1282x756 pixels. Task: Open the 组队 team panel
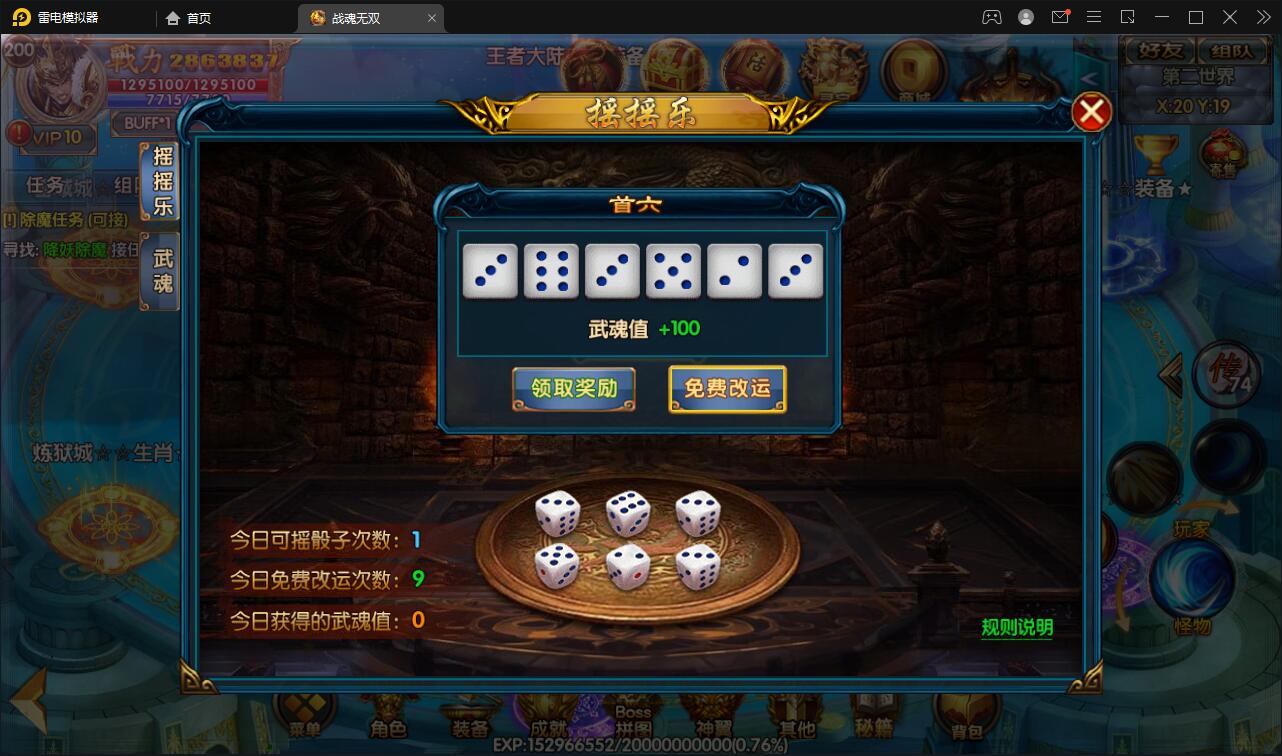(x=1238, y=51)
